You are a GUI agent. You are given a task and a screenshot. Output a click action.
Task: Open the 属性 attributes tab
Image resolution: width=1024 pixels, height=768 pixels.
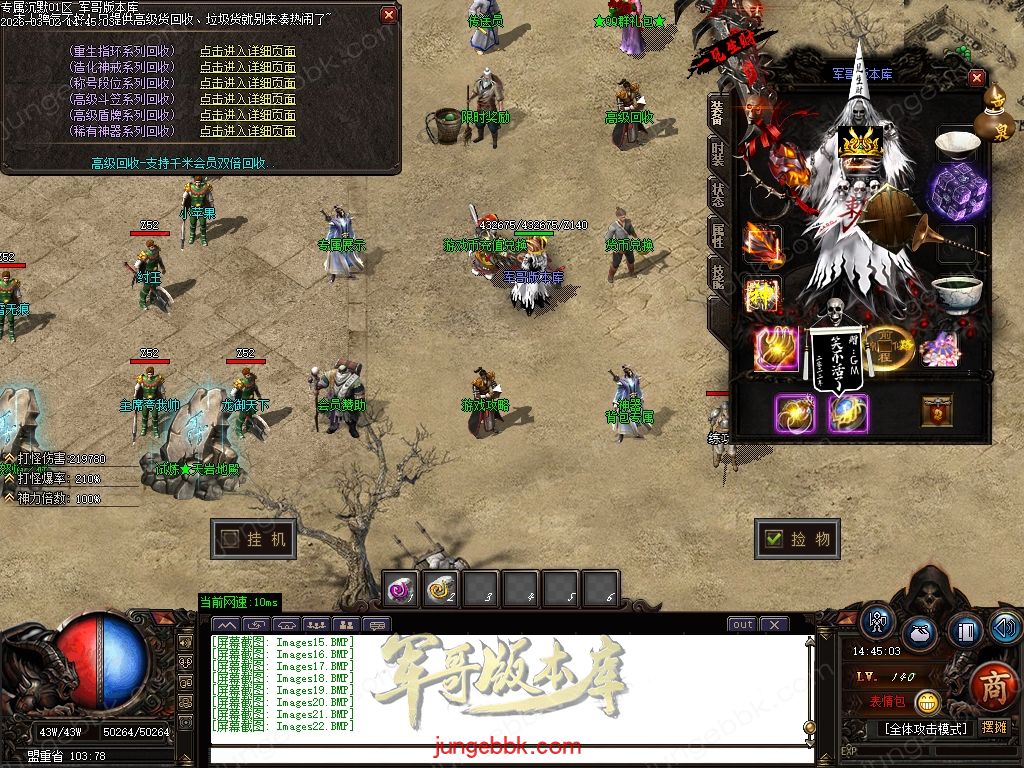717,235
